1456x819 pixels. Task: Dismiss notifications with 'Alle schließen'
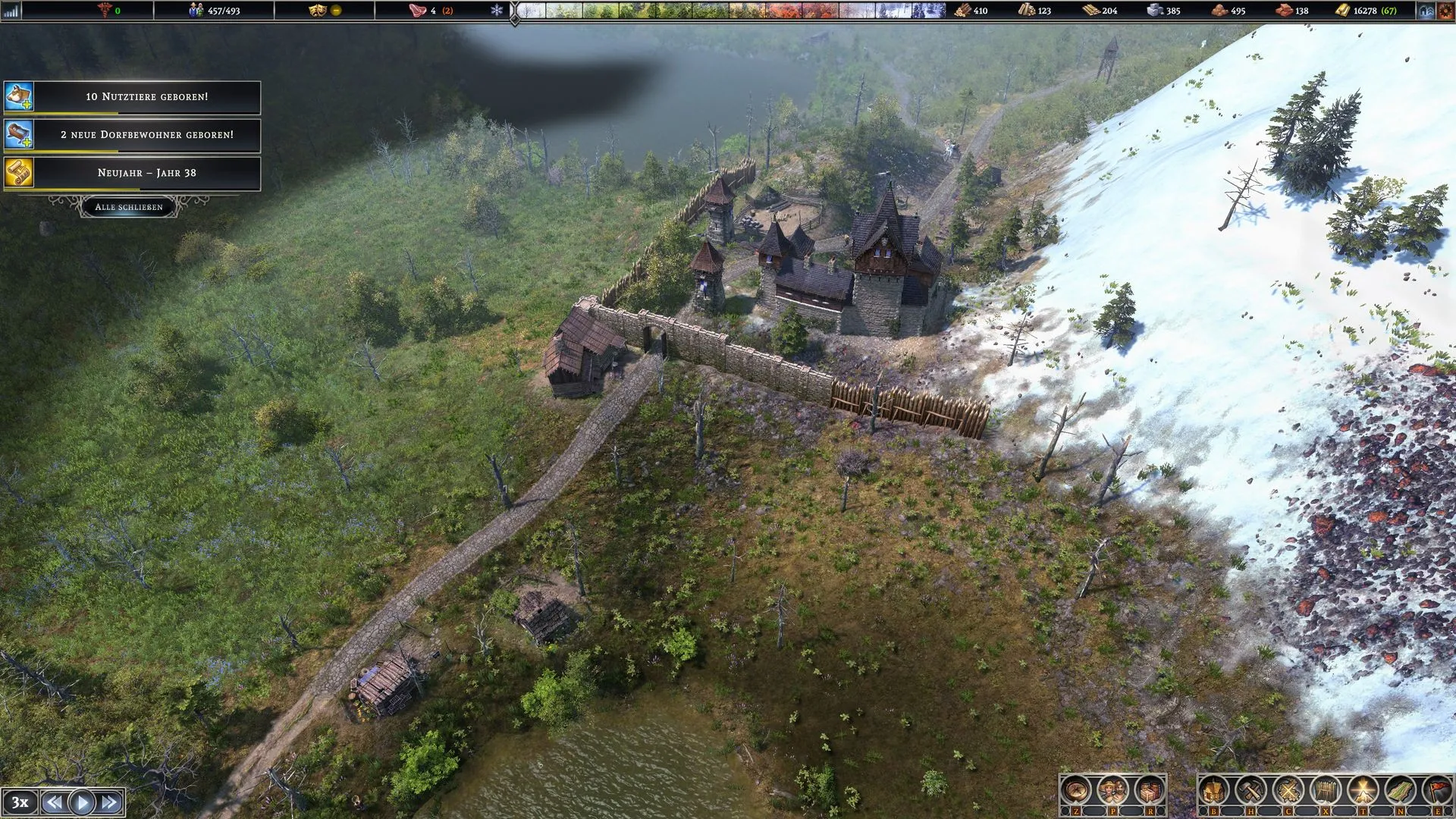(129, 206)
